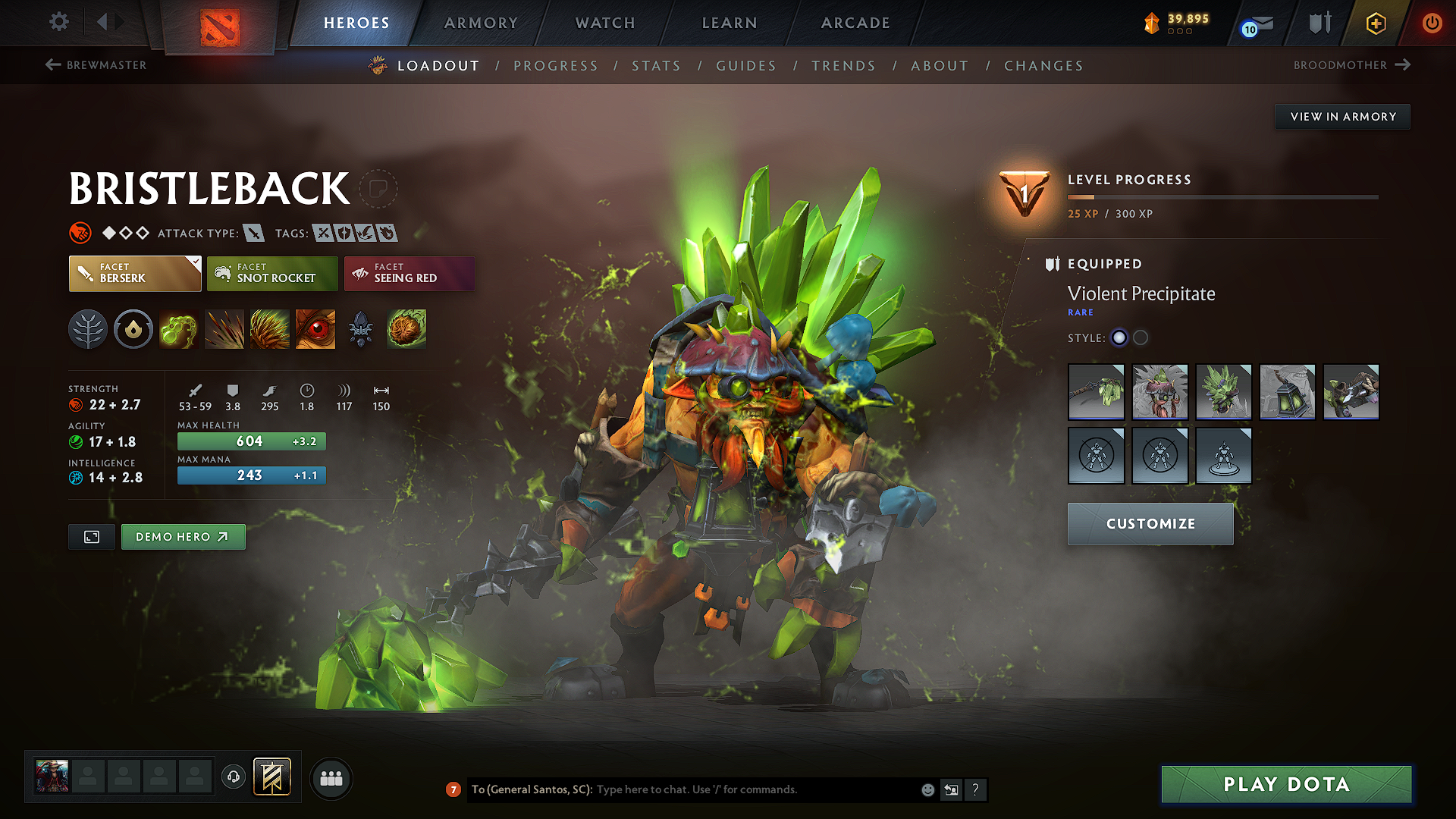1456x819 pixels.
Task: View the hero Guides section
Action: pyautogui.click(x=746, y=66)
